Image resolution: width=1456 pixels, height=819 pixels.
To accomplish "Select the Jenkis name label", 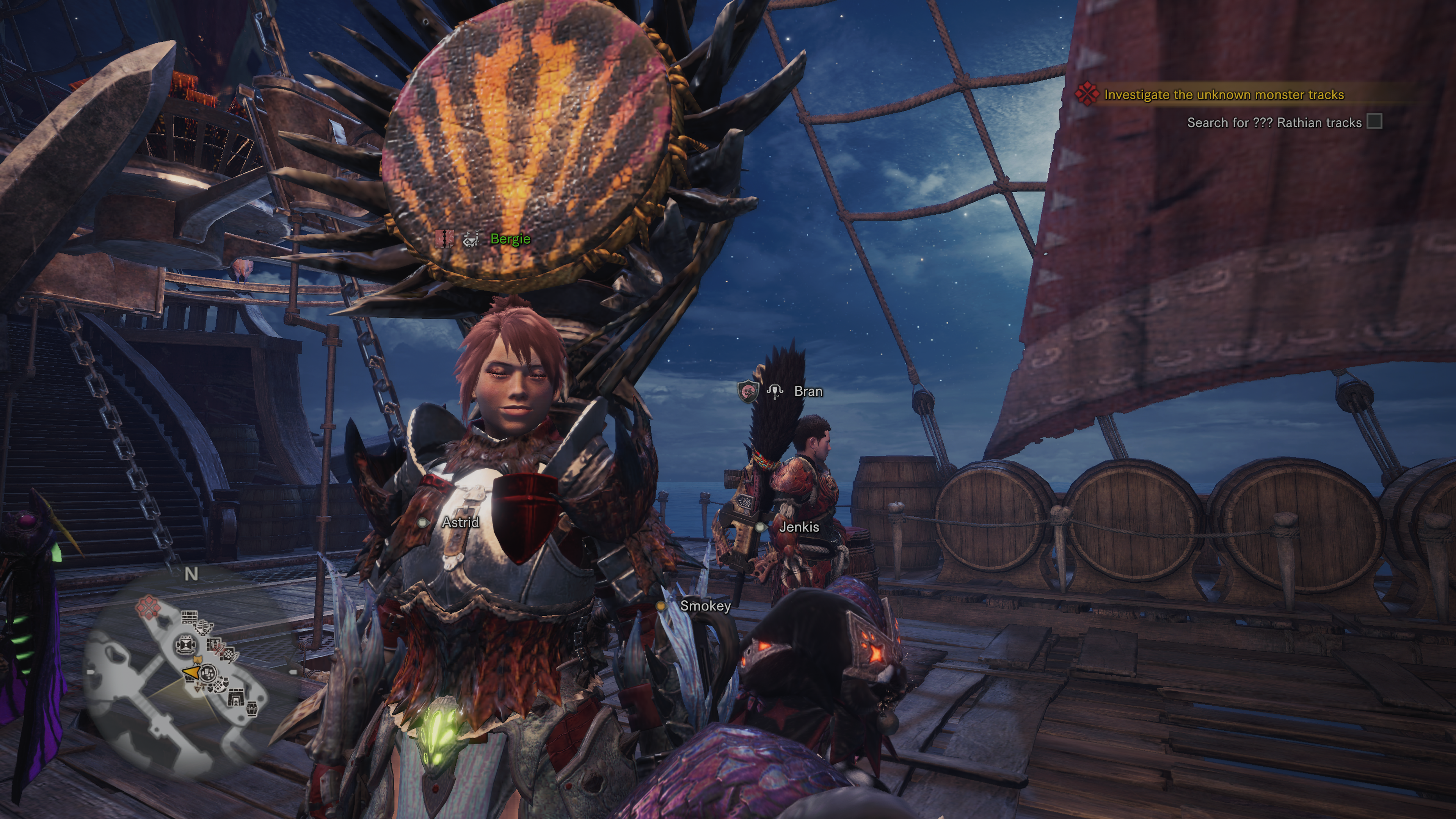I will (799, 527).
